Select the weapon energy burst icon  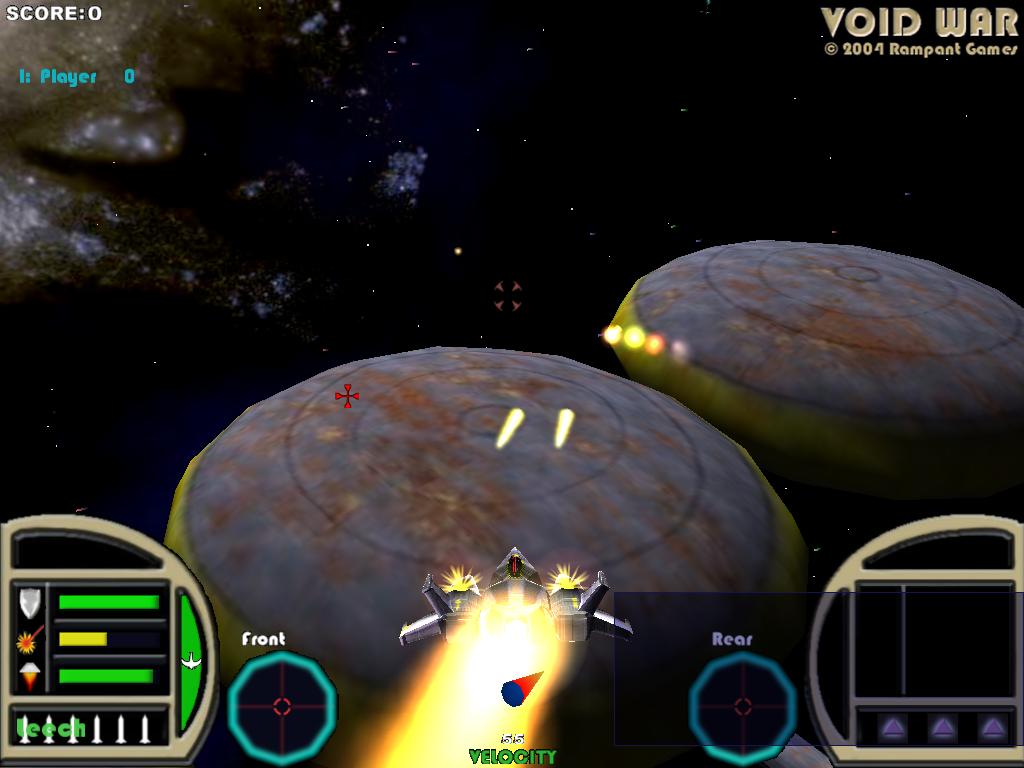coord(30,639)
